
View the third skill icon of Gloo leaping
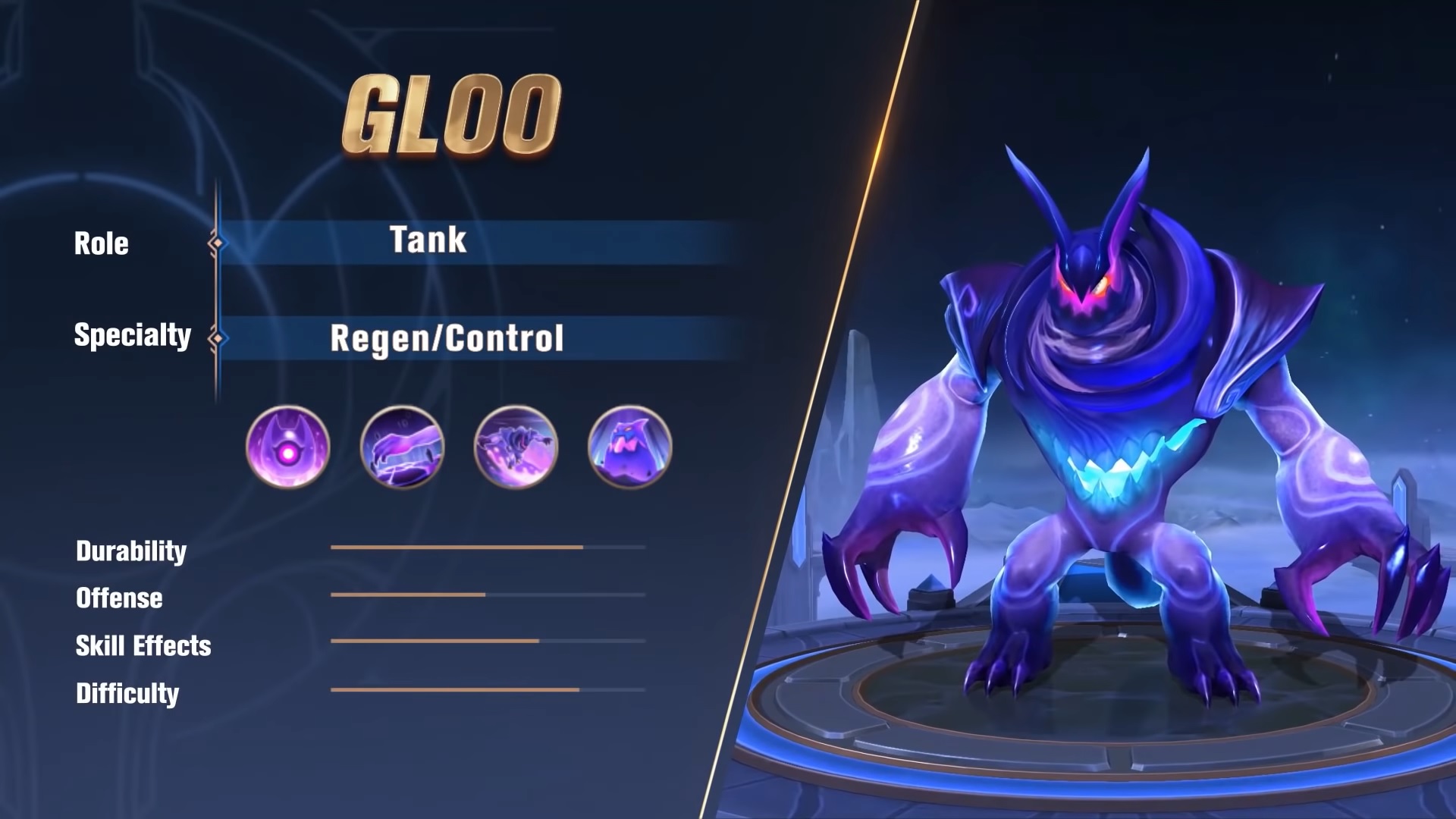516,447
